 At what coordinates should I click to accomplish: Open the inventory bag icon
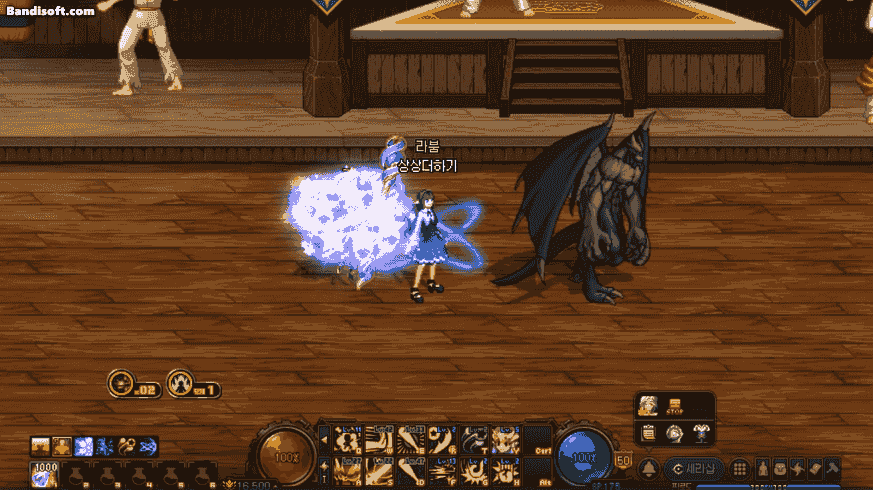tap(780, 468)
